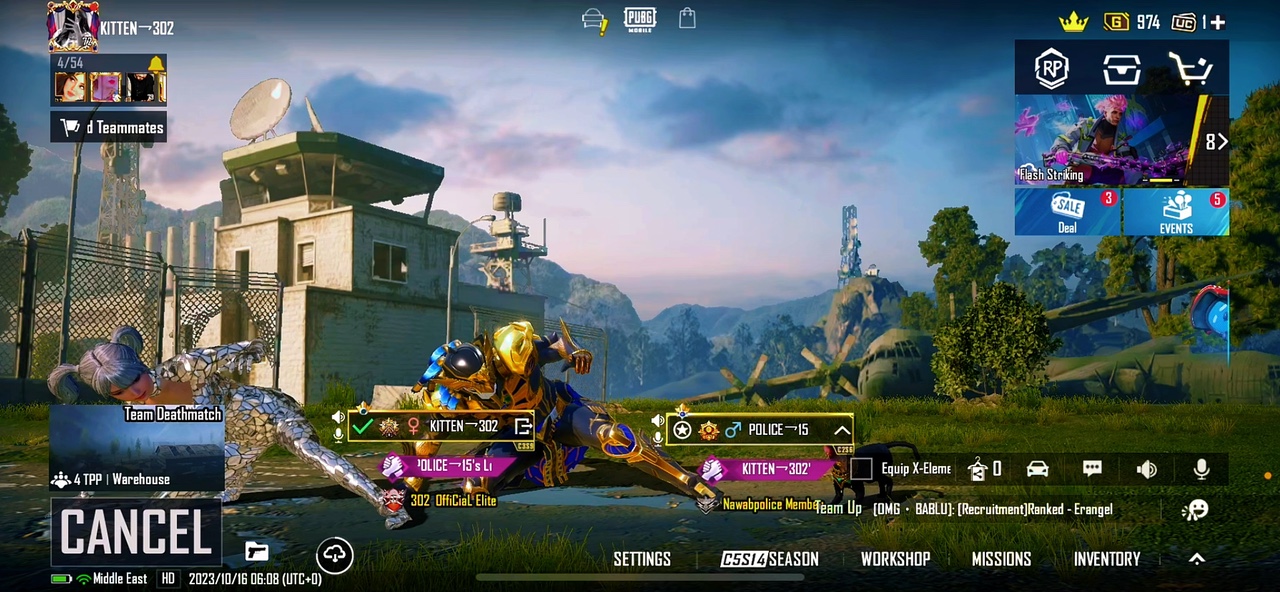Image resolution: width=1280 pixels, height=592 pixels.
Task: Open the Flash Striking banner
Action: tap(1108, 140)
